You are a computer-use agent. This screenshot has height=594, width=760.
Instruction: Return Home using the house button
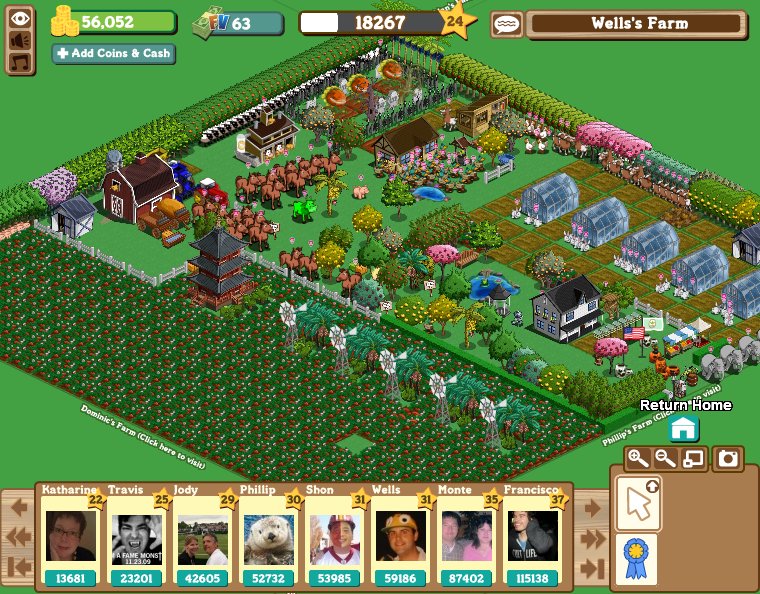[x=683, y=429]
